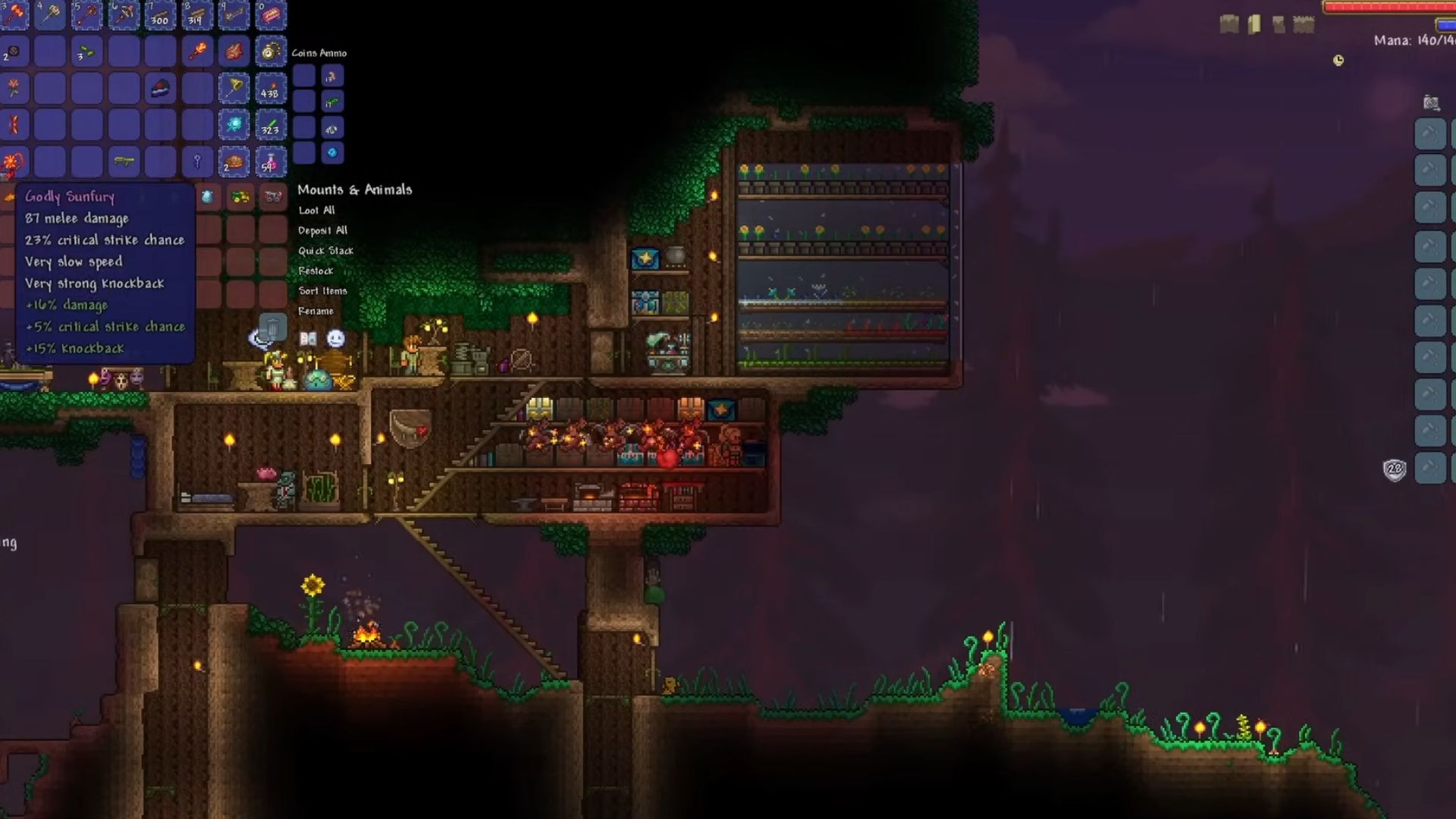The height and width of the screenshot is (819, 1456).
Task: Choose Quick Stack from the chest options
Action: pyautogui.click(x=325, y=251)
